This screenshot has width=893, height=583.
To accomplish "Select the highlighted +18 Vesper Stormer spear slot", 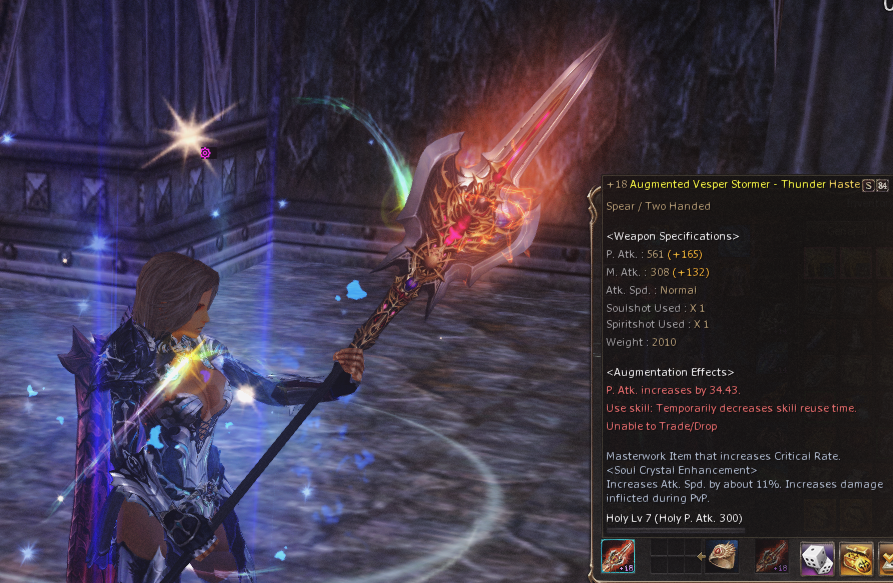I will [x=618, y=557].
